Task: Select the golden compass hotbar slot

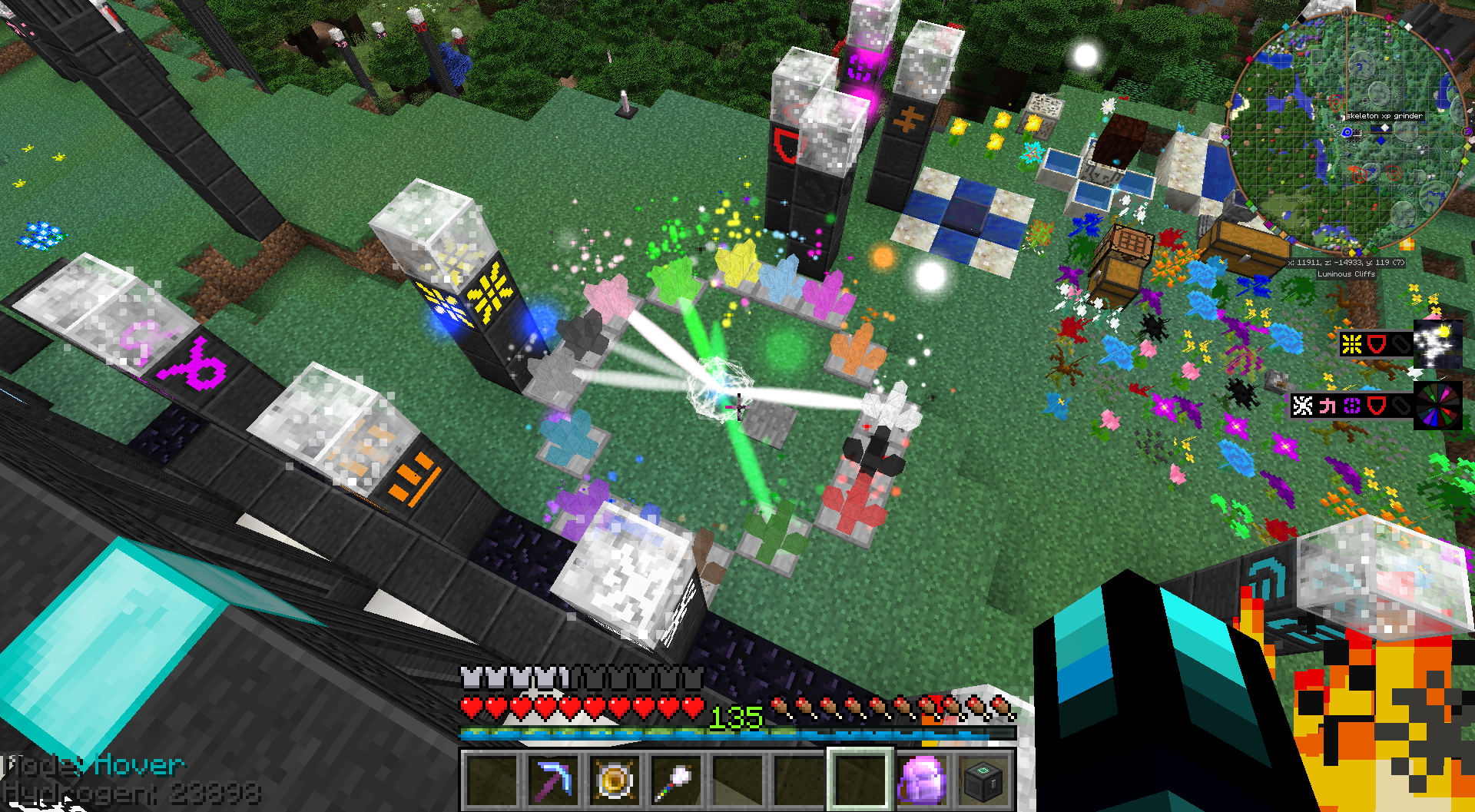Action: pos(615,781)
